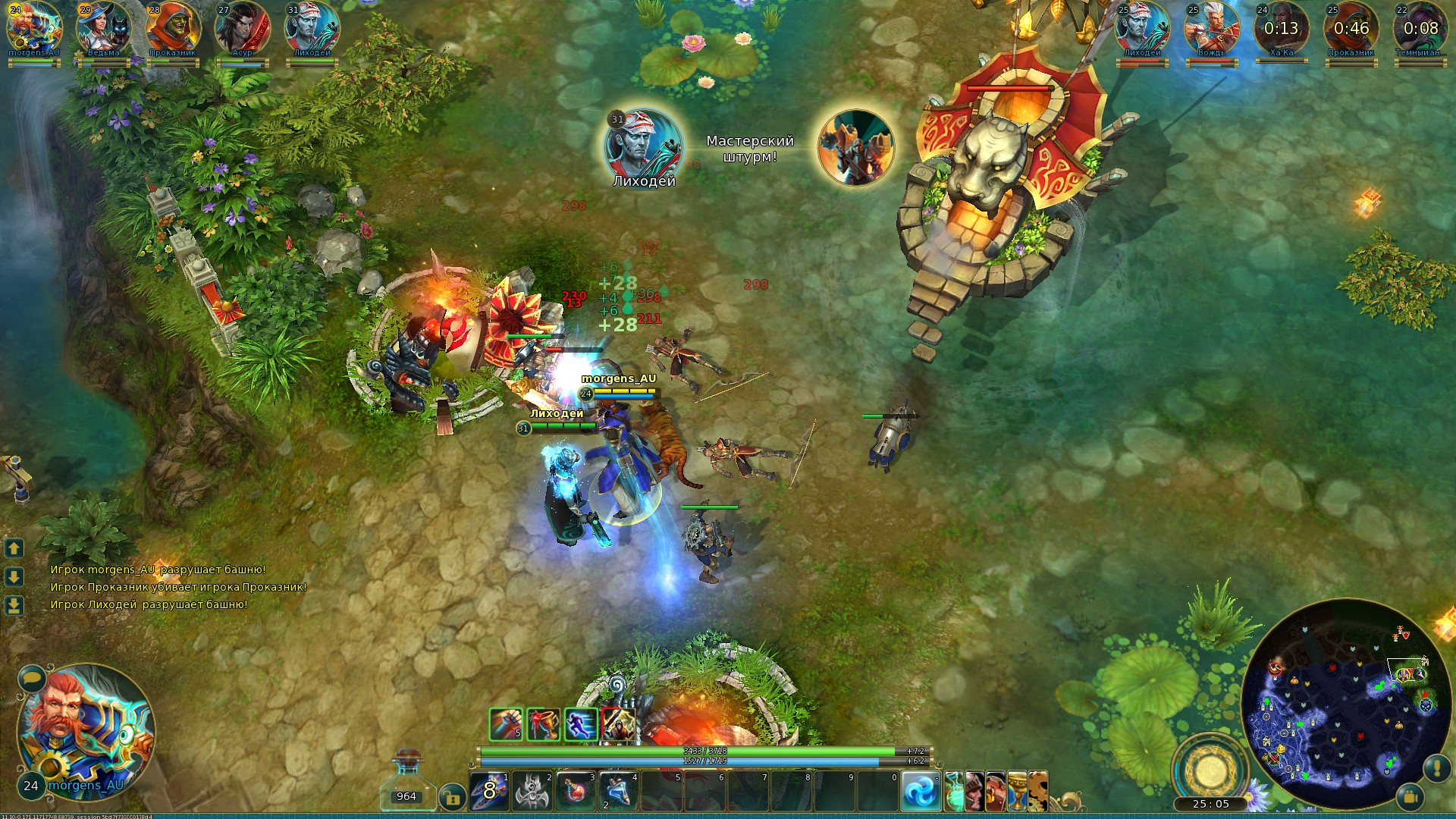The height and width of the screenshot is (819, 1456).
Task: Open chat using the speech bubble button
Action: point(32,677)
